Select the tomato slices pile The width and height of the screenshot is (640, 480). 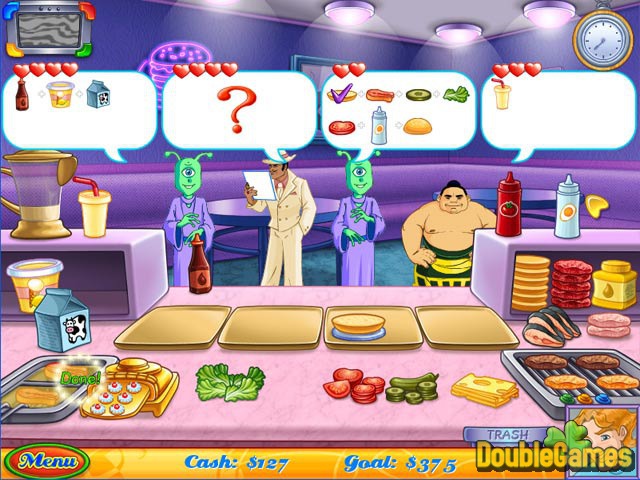(x=353, y=385)
